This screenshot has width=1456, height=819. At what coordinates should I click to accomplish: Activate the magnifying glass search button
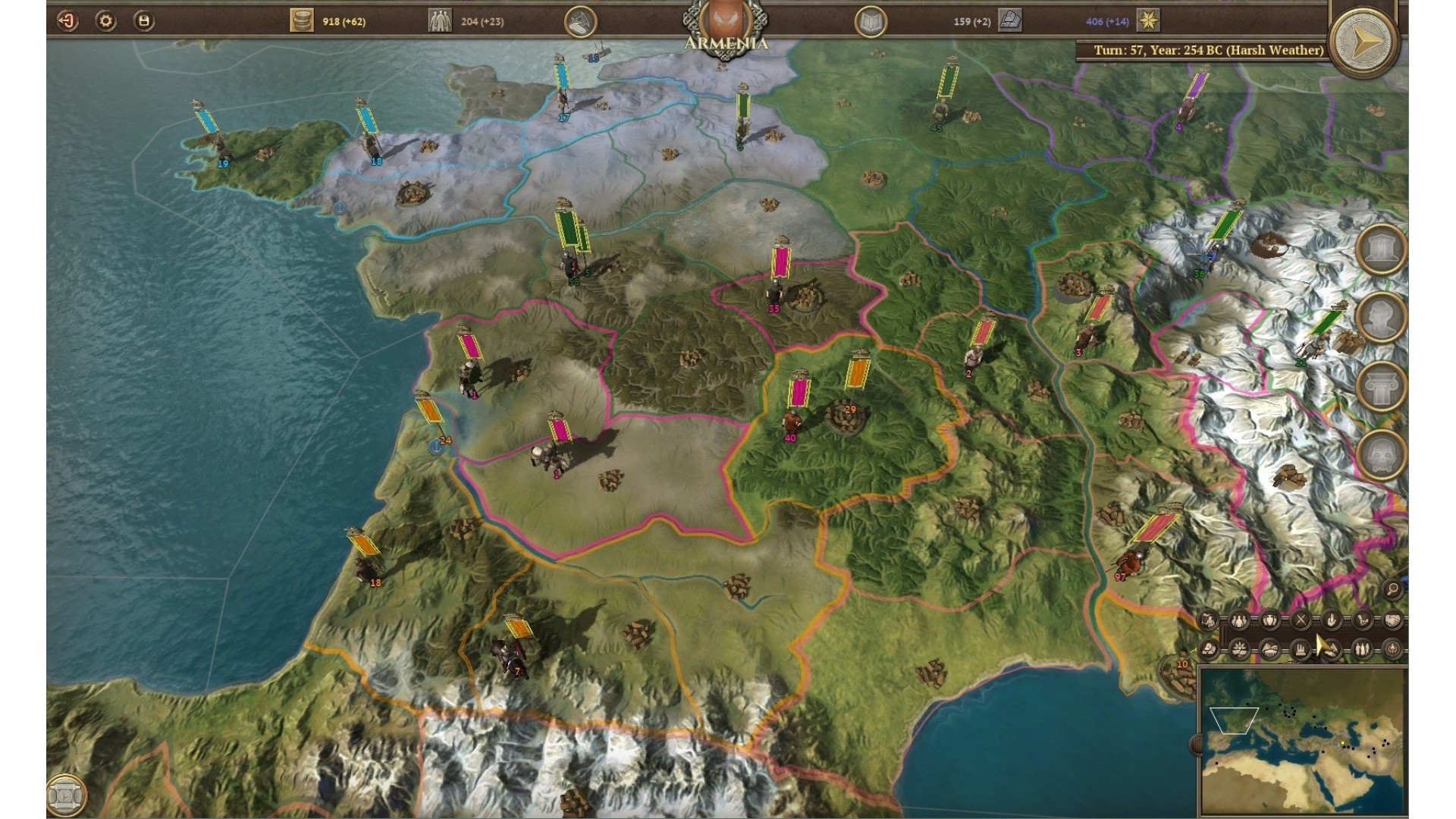point(1392,588)
